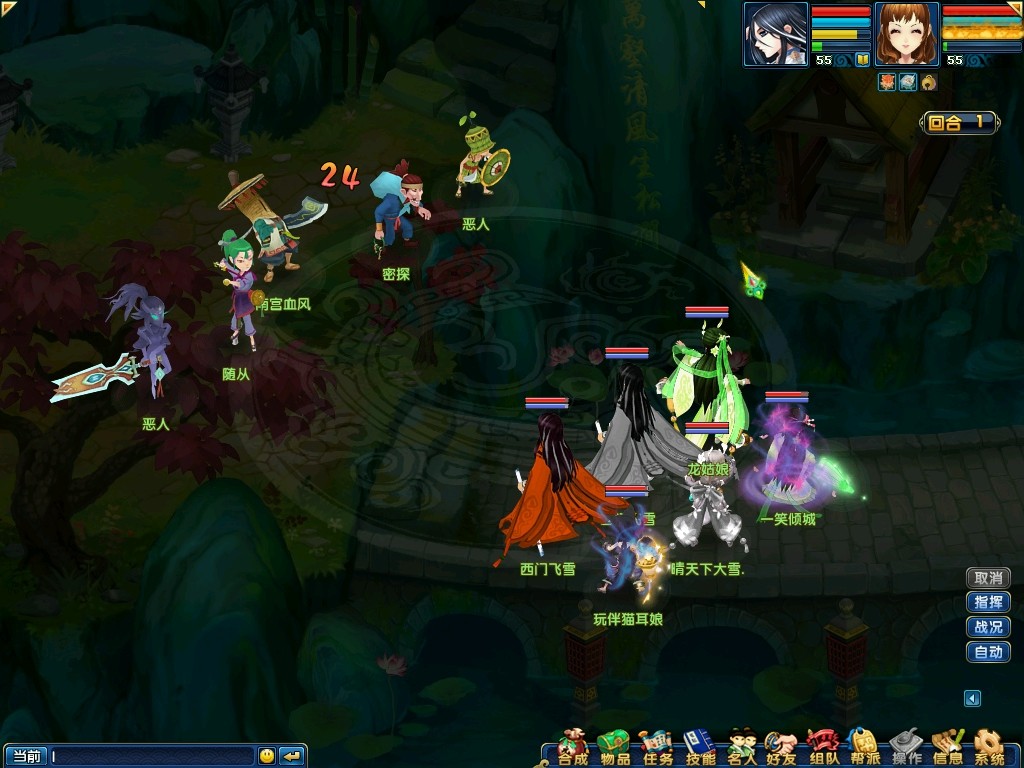
Task: Enable 自动 auto-battle
Action: pyautogui.click(x=988, y=653)
